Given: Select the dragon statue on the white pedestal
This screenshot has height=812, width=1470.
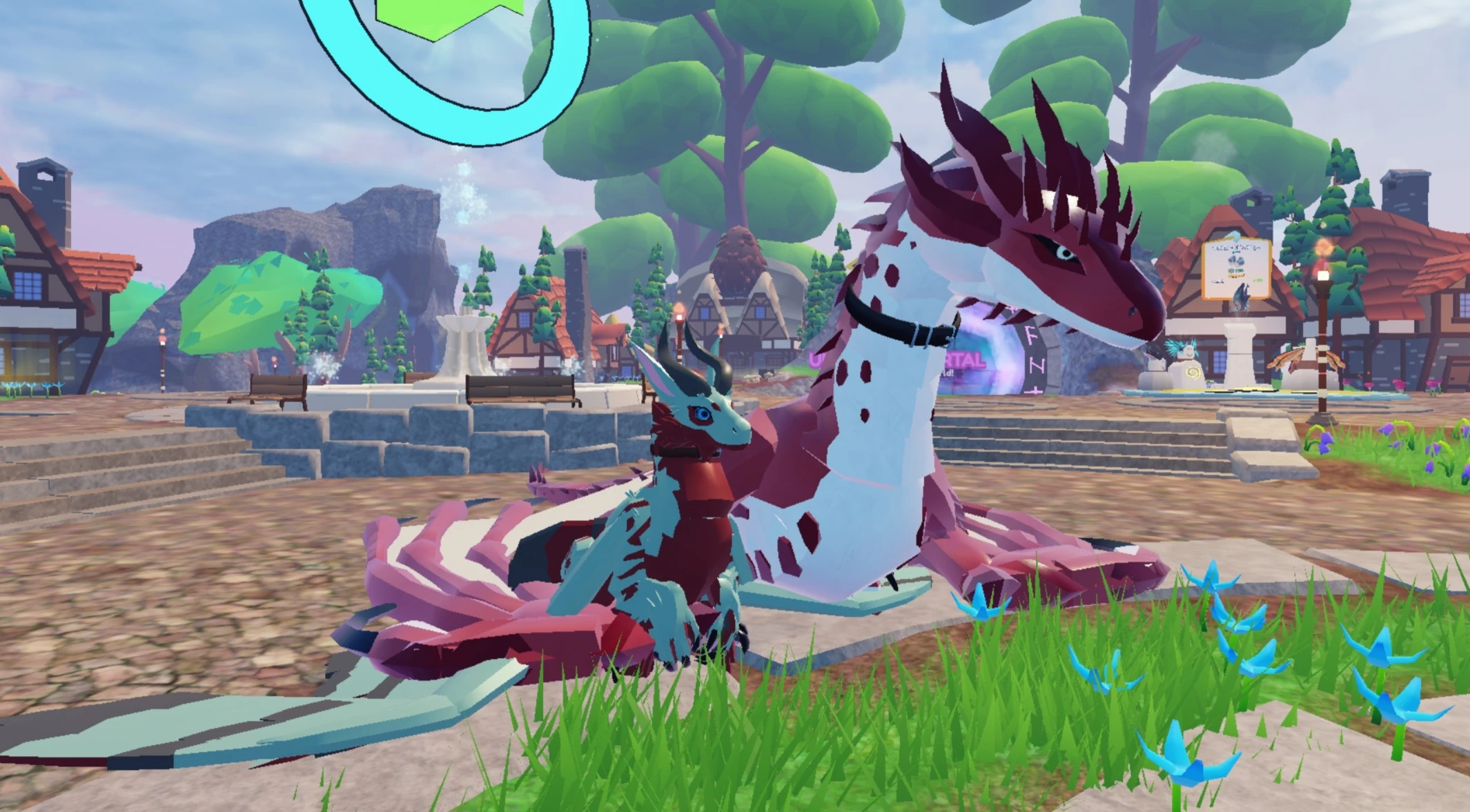Looking at the screenshot, I should (1242, 296).
